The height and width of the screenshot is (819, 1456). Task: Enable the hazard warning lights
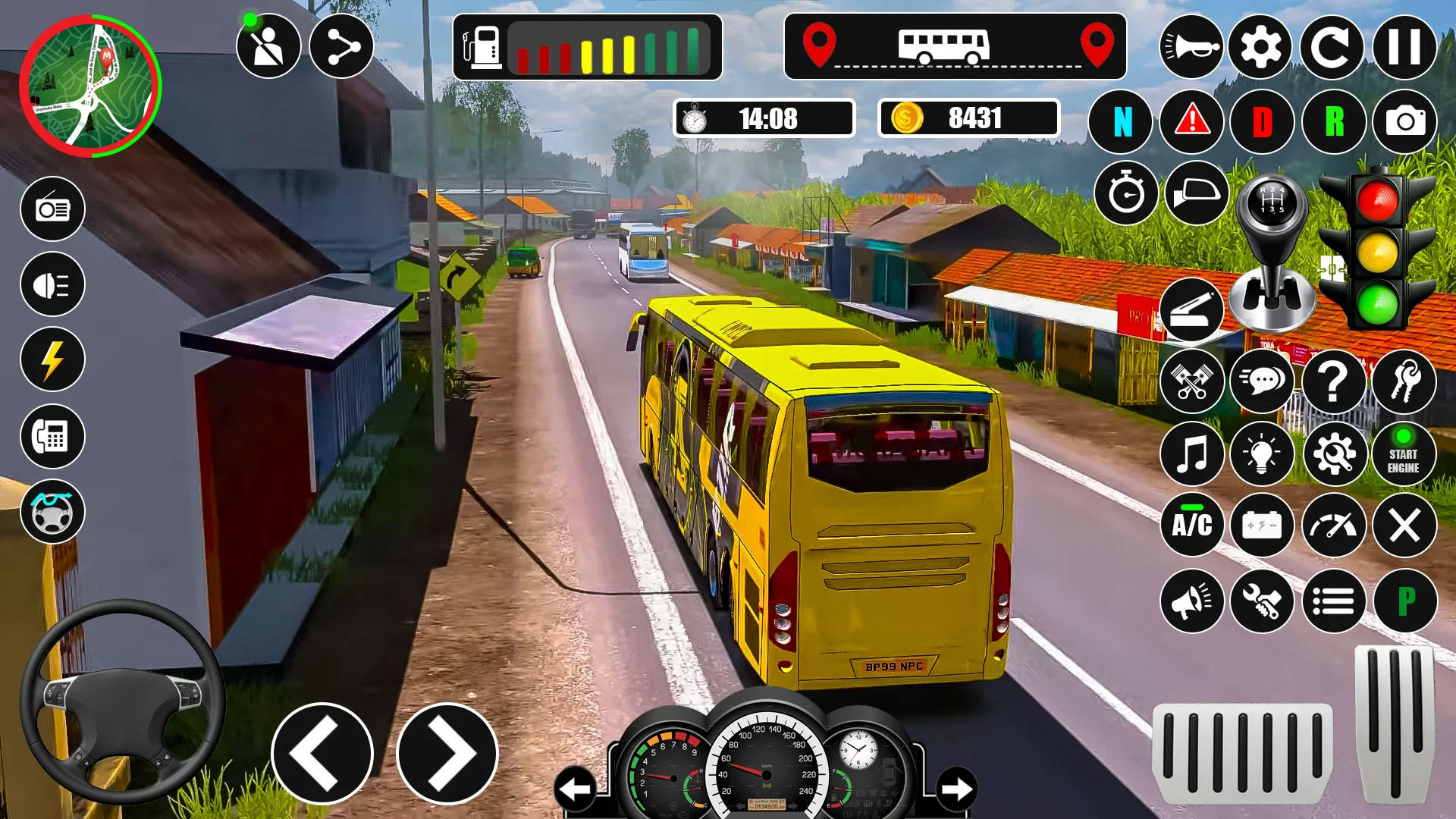coord(1192,121)
